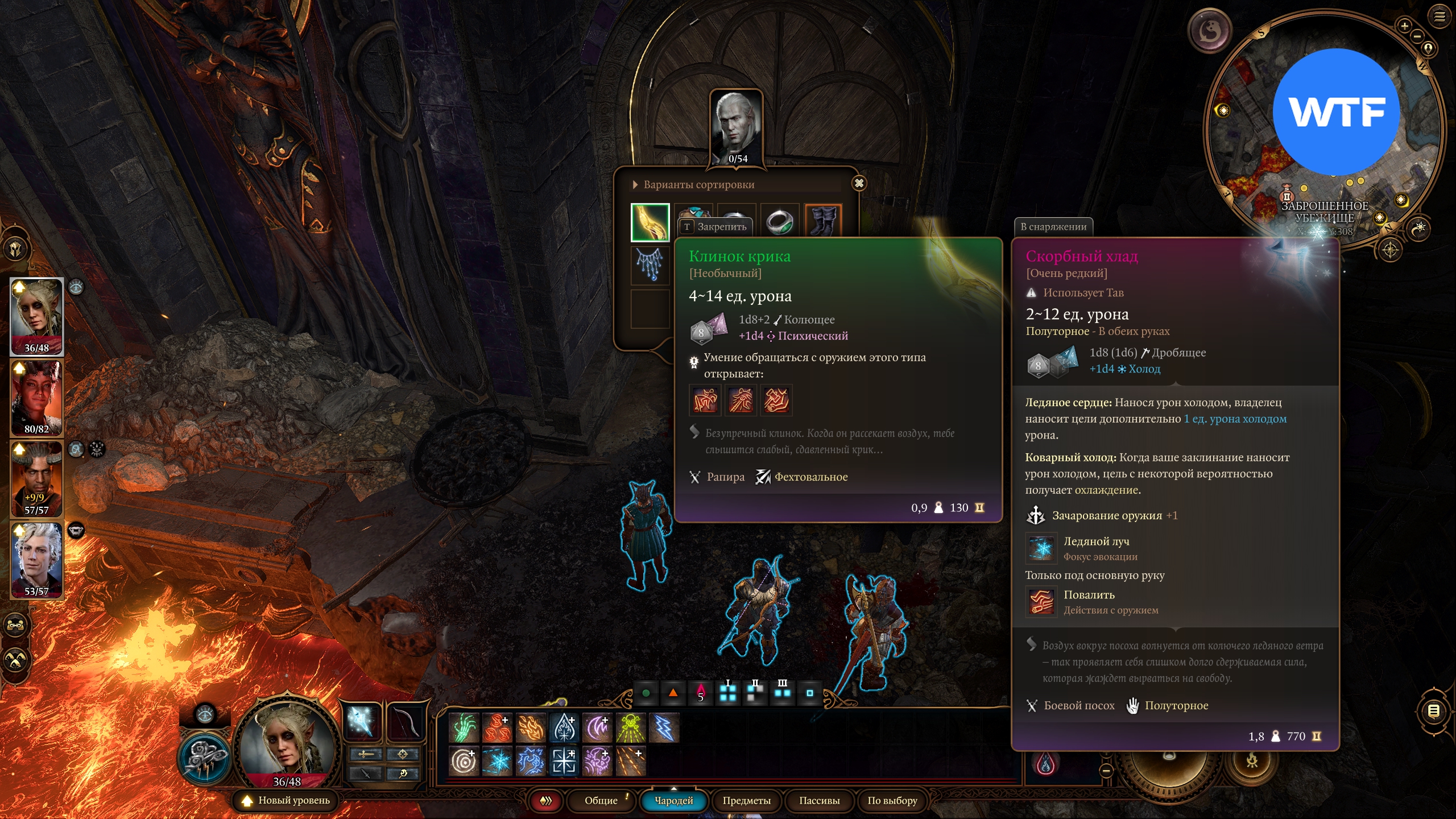
Task: Close the loot container window
Action: [x=859, y=183]
